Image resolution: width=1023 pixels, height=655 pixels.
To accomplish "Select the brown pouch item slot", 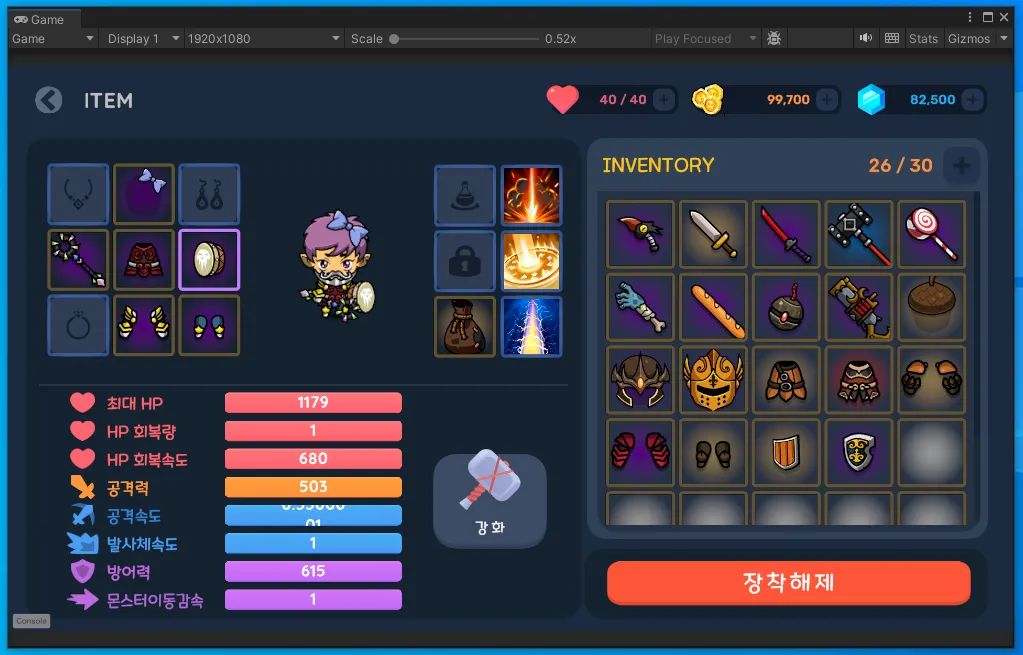I will pyautogui.click(x=465, y=326).
